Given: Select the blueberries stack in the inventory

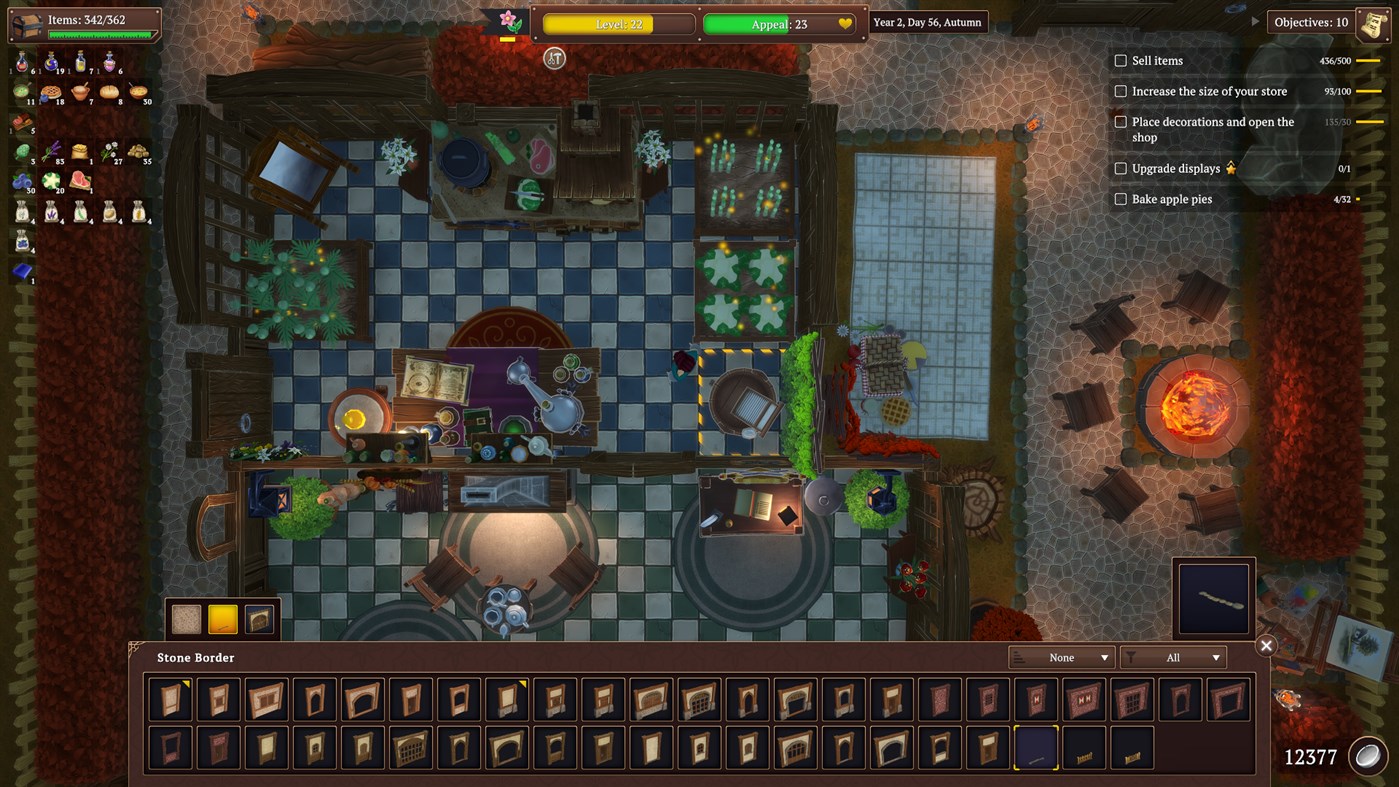Looking at the screenshot, I should [21, 180].
